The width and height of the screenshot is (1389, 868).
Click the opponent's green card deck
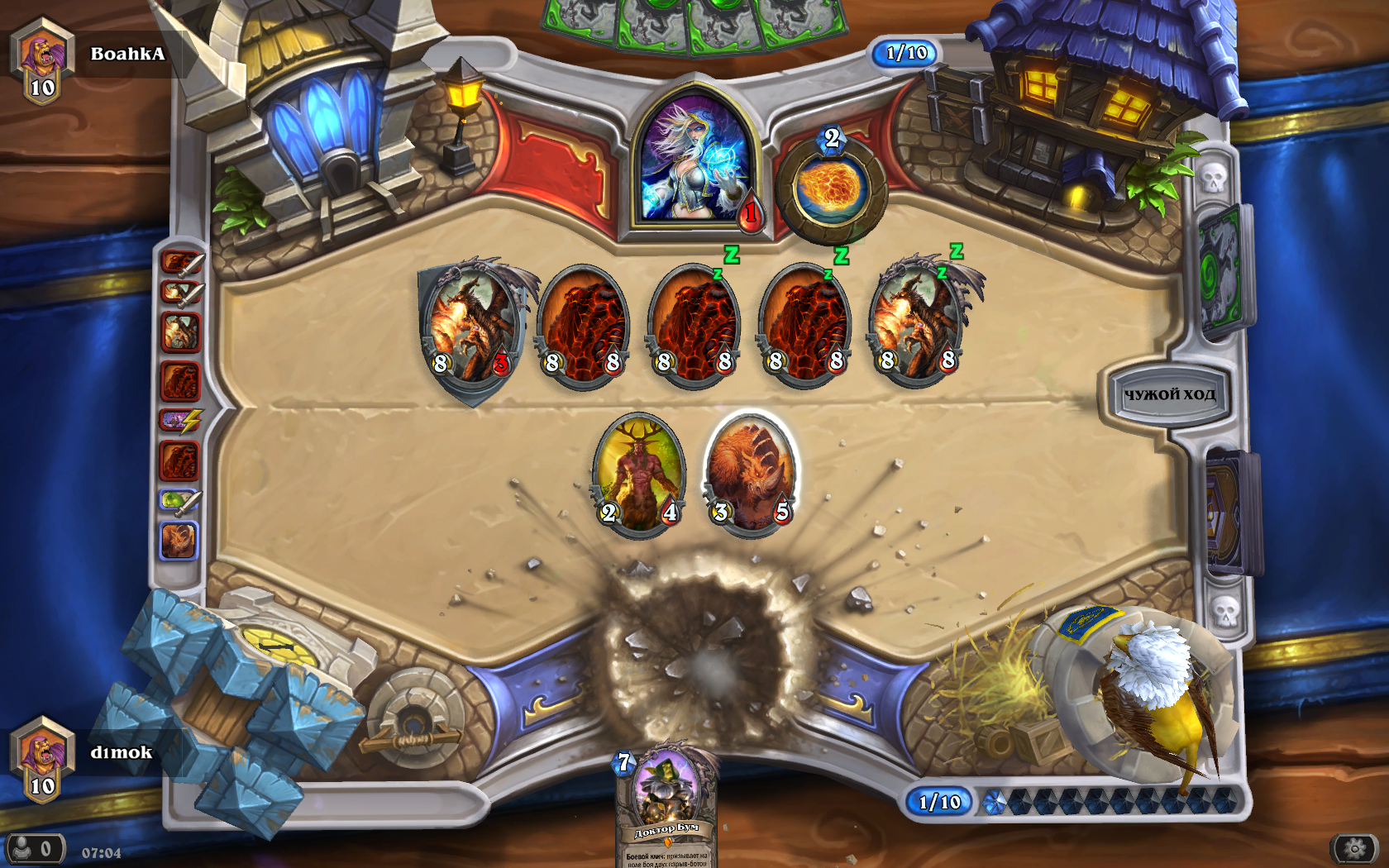(1221, 271)
